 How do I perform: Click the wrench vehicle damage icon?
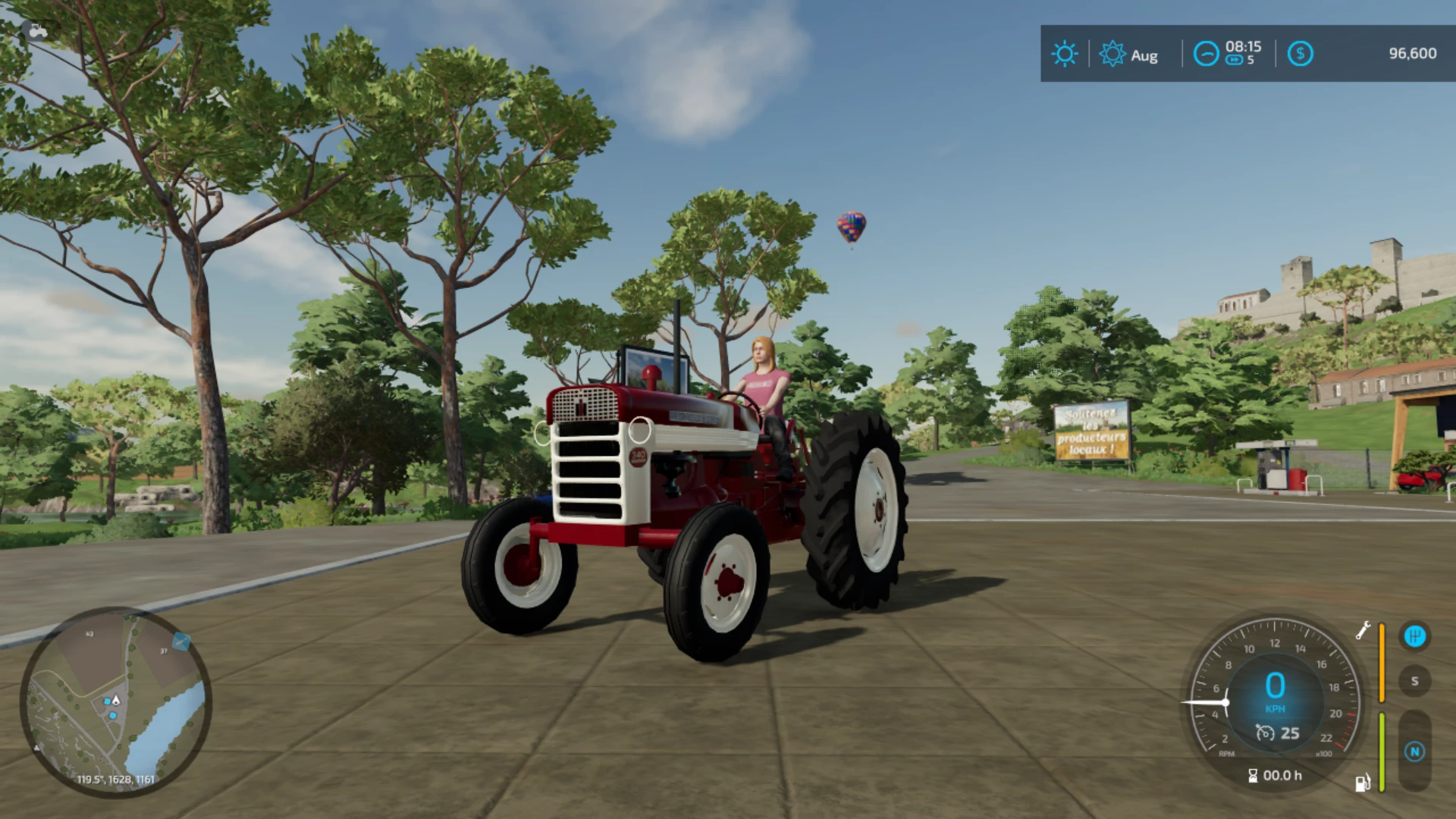tap(1363, 630)
